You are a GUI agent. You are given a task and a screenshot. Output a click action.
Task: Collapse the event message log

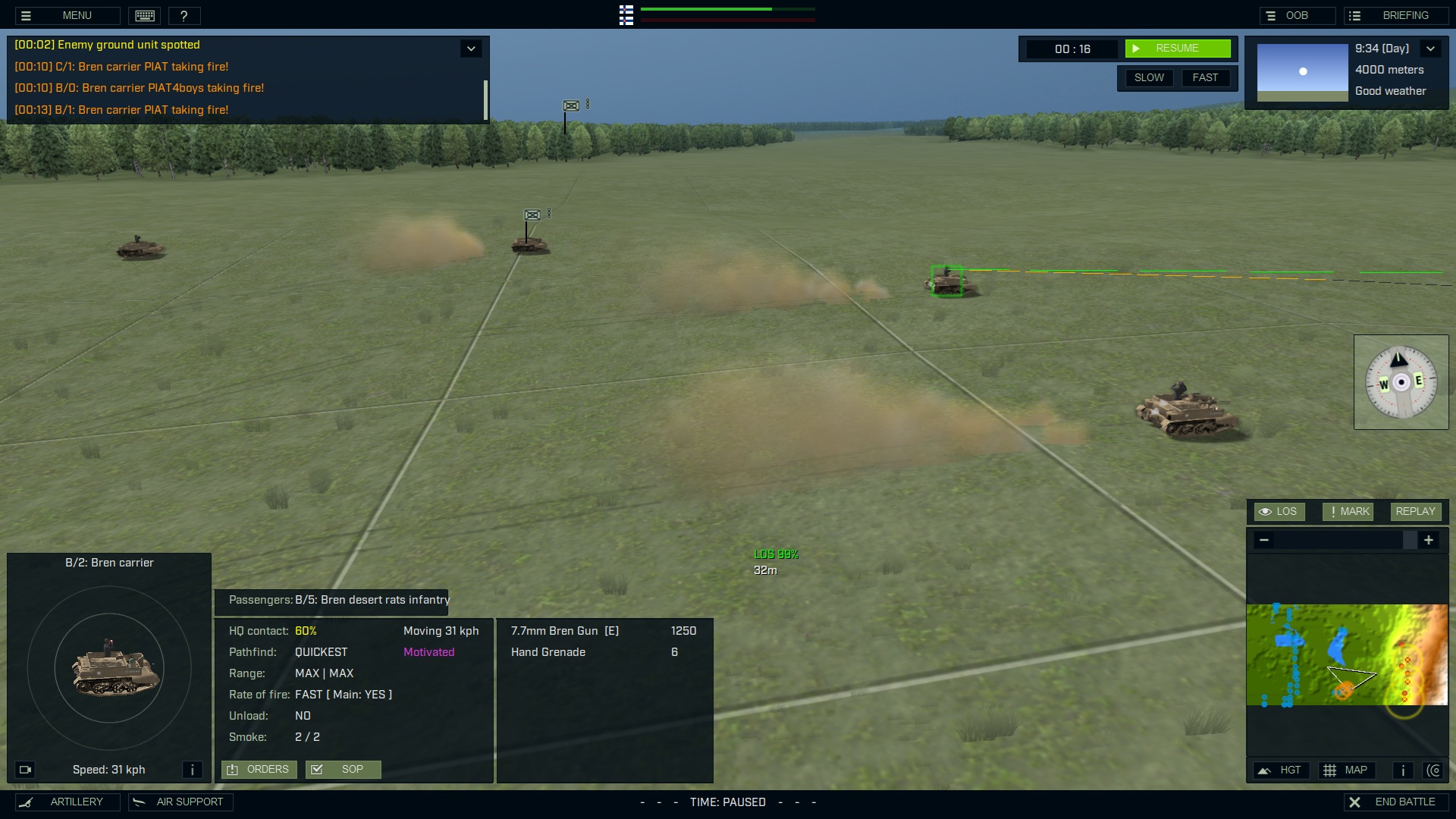[471, 49]
